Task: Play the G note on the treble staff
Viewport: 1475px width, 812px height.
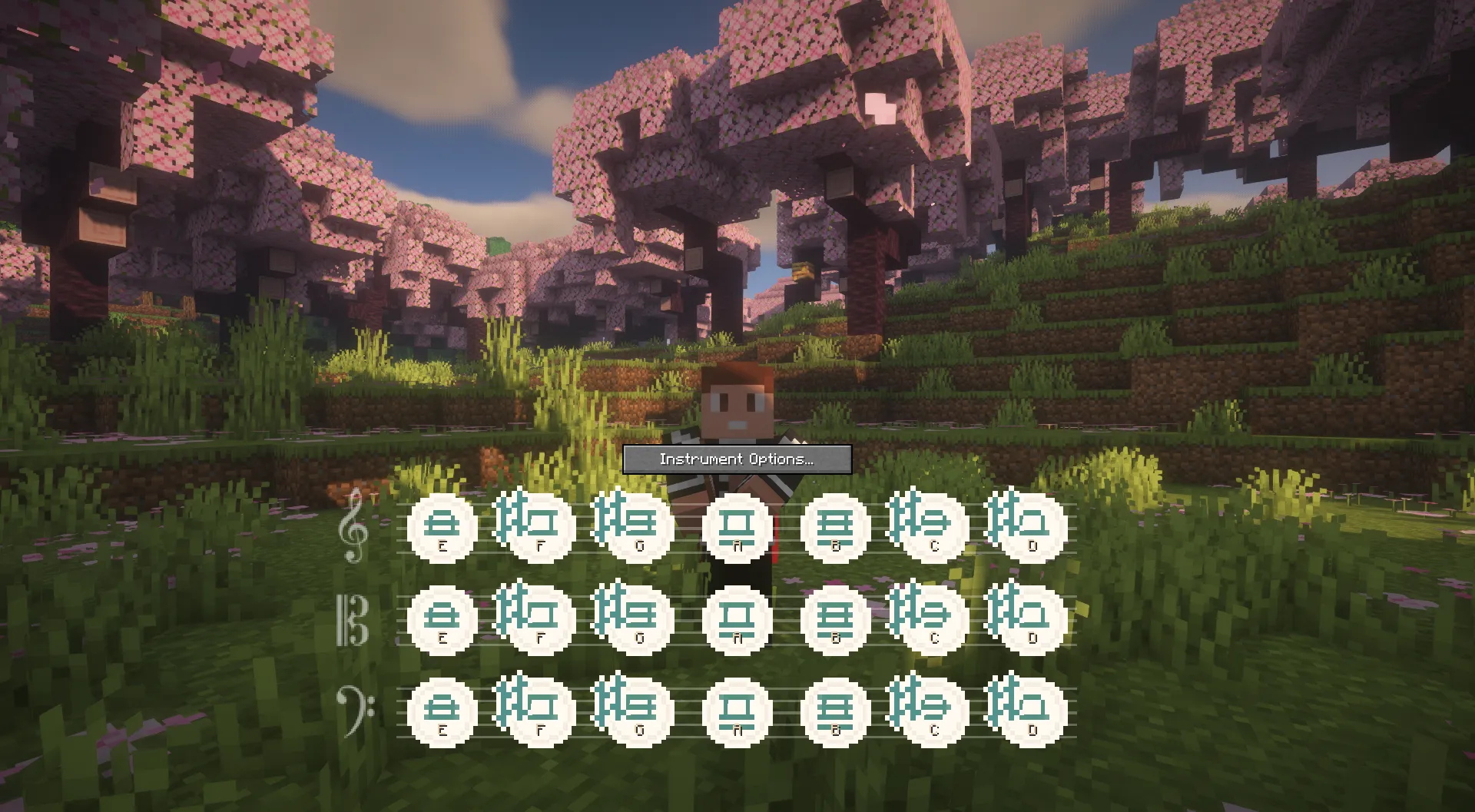Action: click(x=638, y=527)
